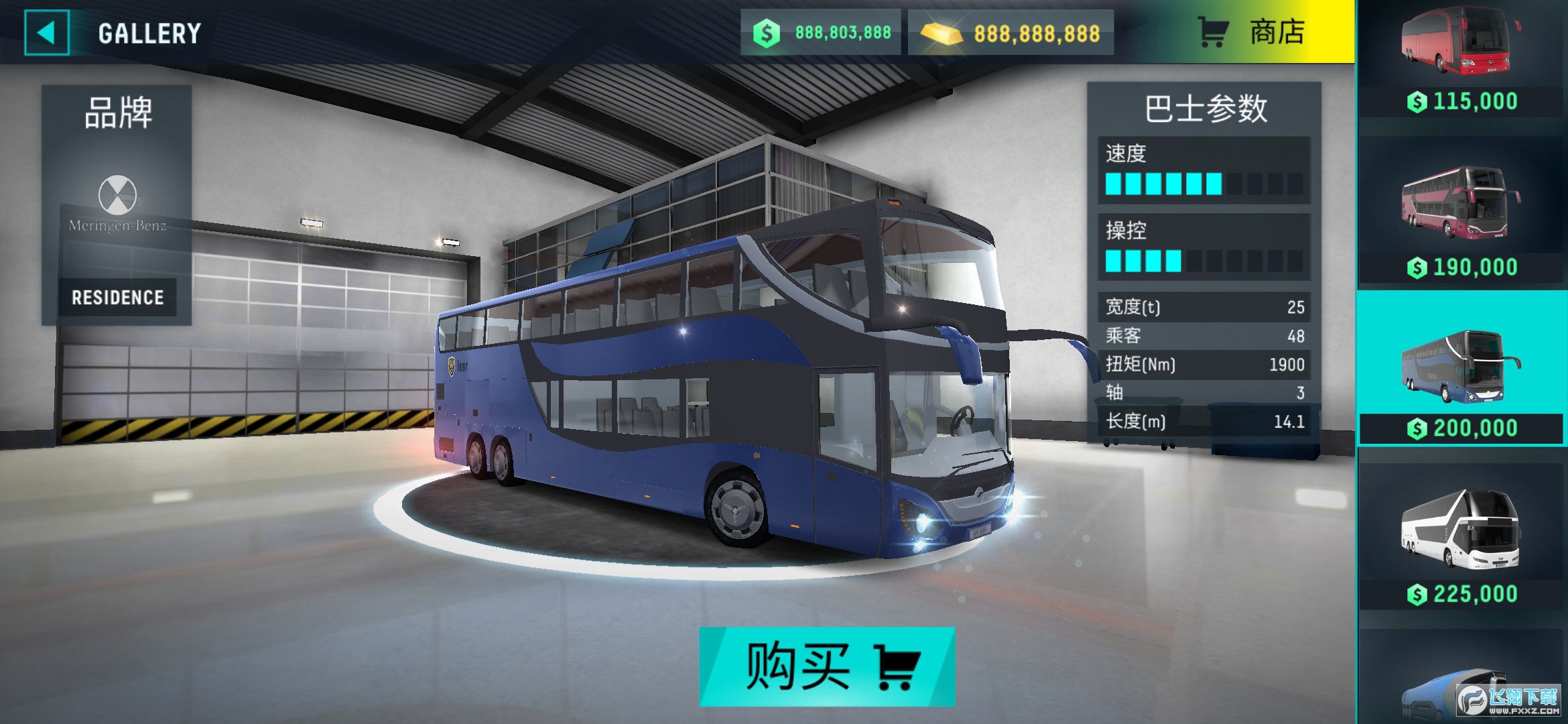Tap the gold bars balance counter
Screen dimensions: 1568x724
pos(1011,32)
